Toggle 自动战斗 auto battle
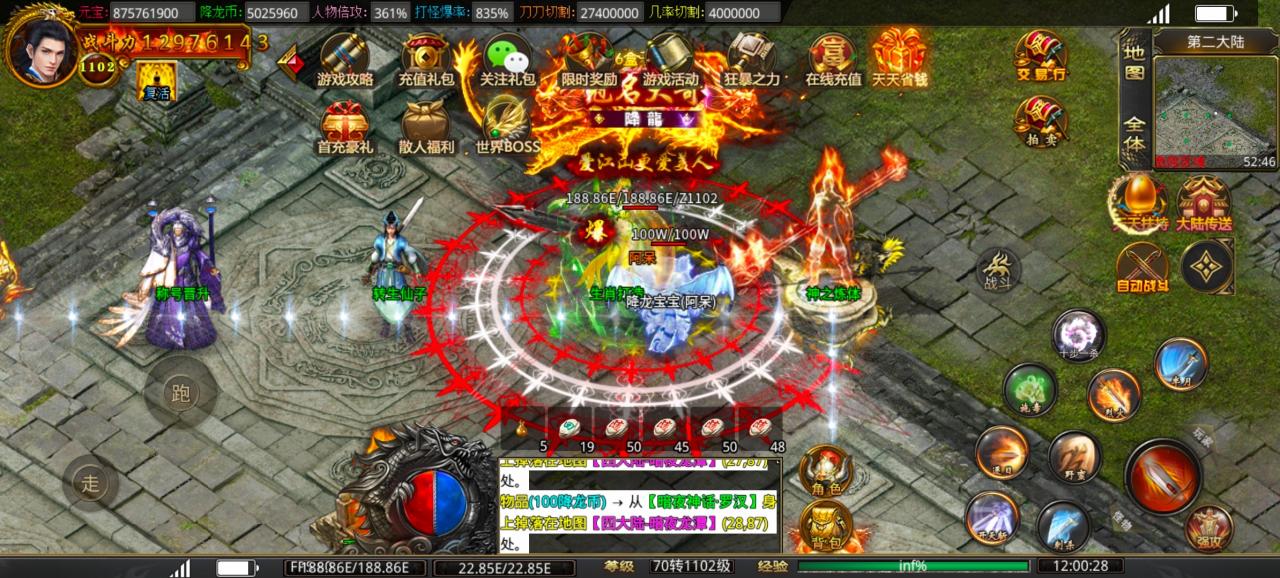This screenshot has height=578, width=1280. [x=1141, y=267]
